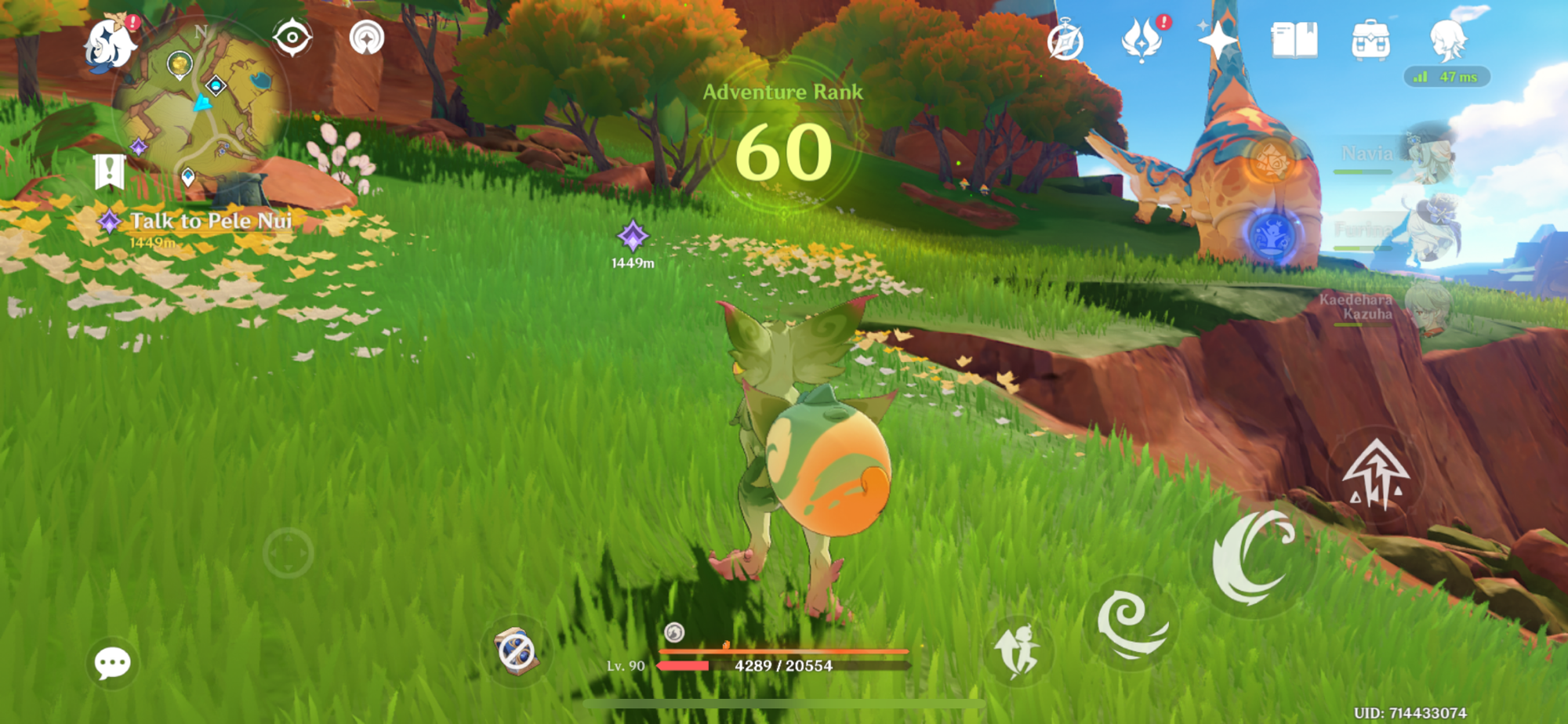1568x724 pixels.
Task: Select the Talk to Pele Nui quest tracker
Action: coord(209,222)
